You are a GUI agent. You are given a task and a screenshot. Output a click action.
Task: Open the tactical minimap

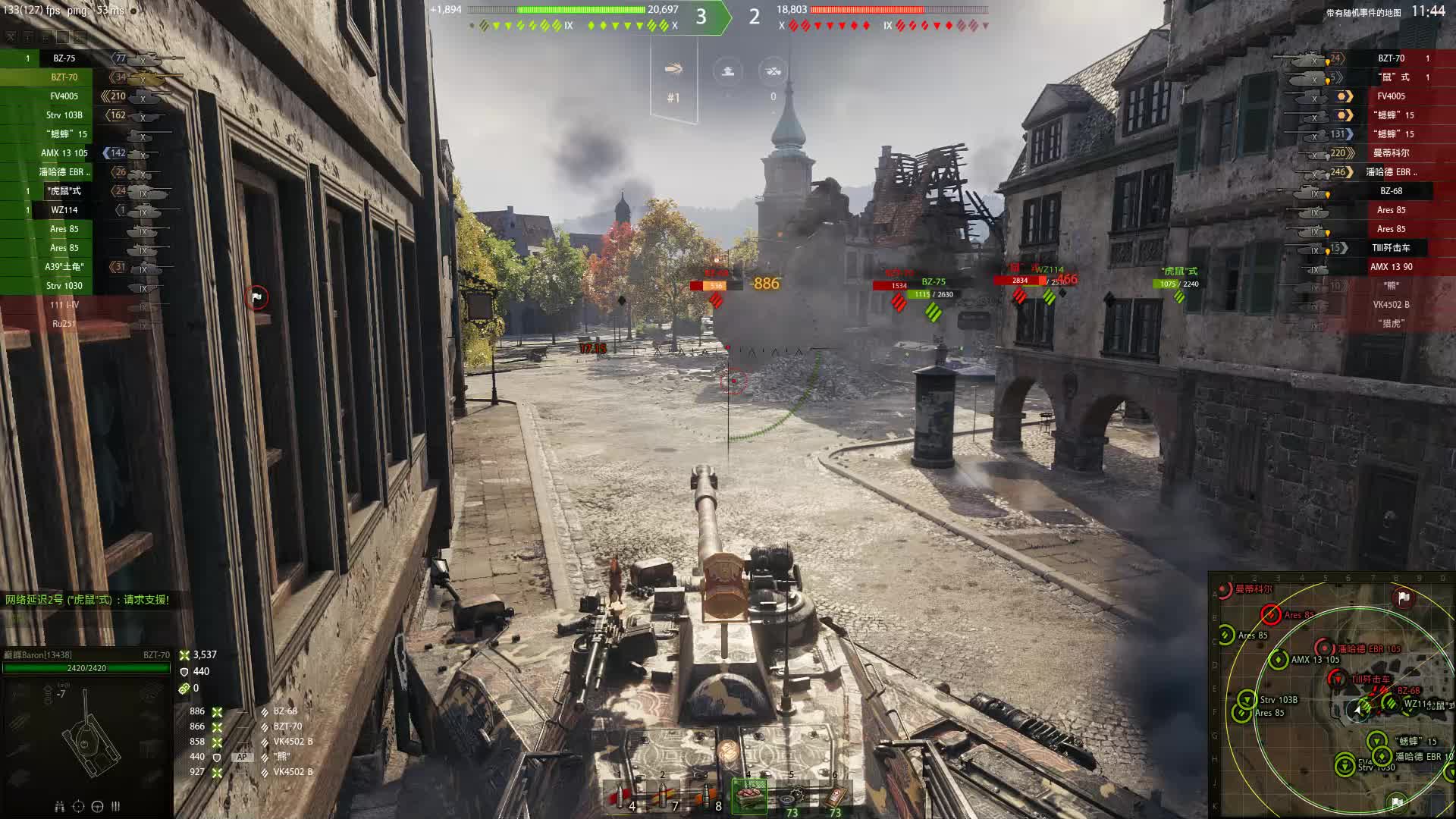(x=1331, y=694)
